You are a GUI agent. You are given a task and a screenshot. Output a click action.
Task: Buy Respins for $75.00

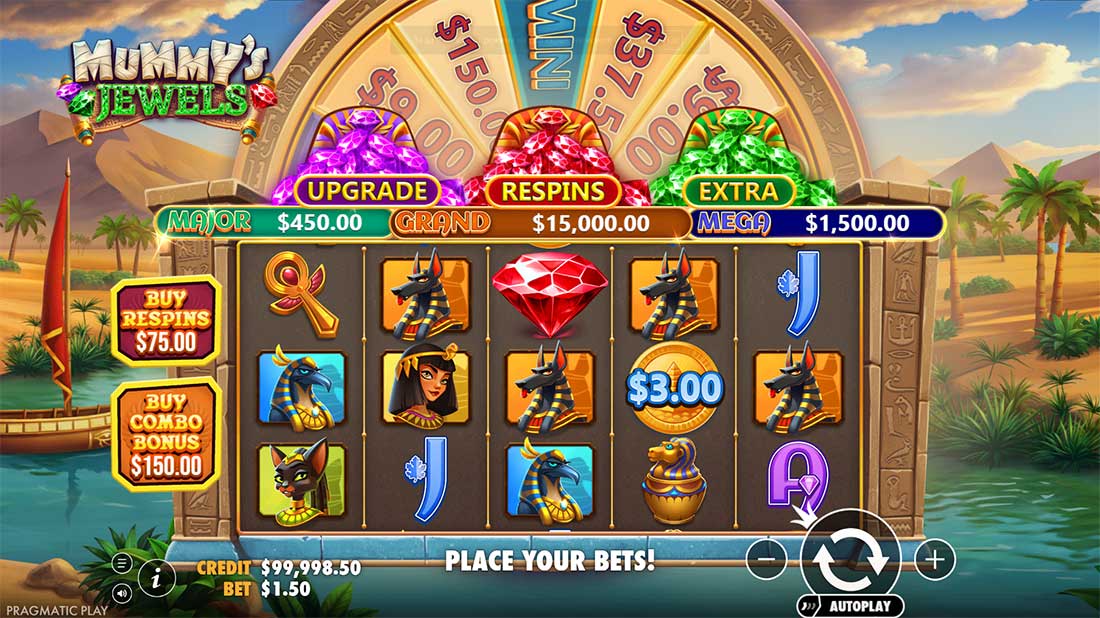tap(166, 321)
